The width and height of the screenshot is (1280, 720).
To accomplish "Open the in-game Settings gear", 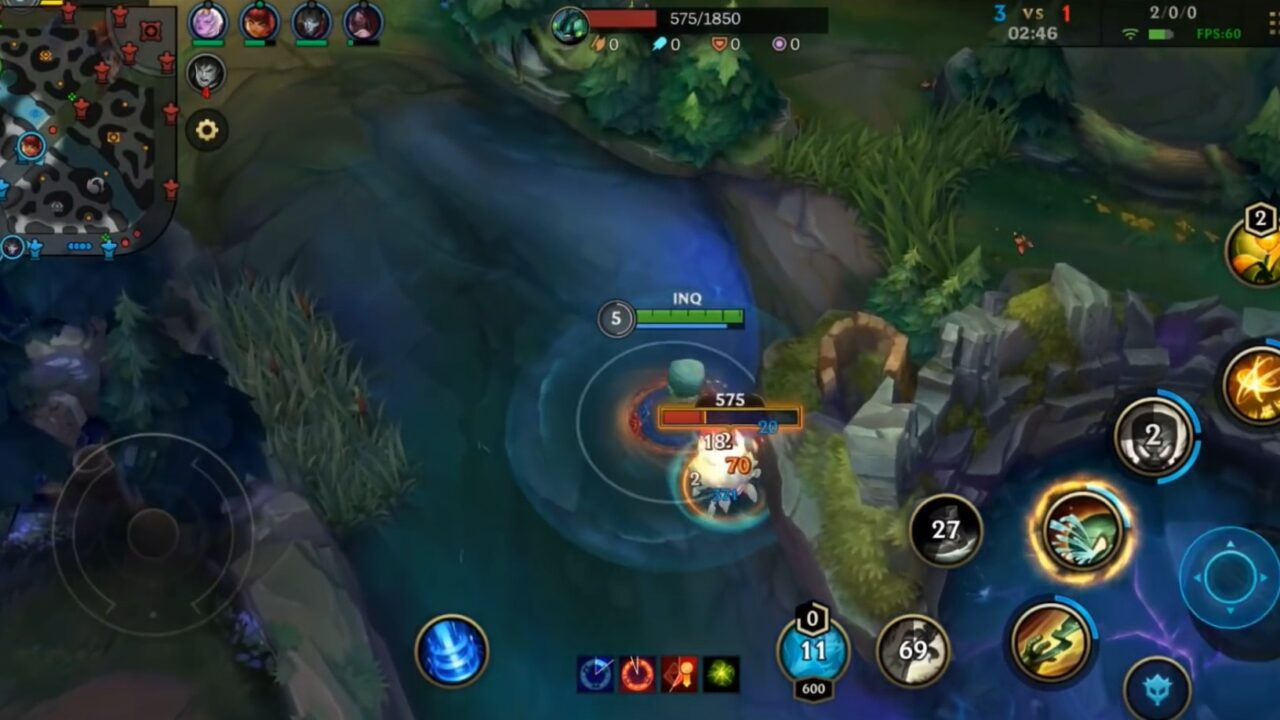I will click(x=205, y=128).
